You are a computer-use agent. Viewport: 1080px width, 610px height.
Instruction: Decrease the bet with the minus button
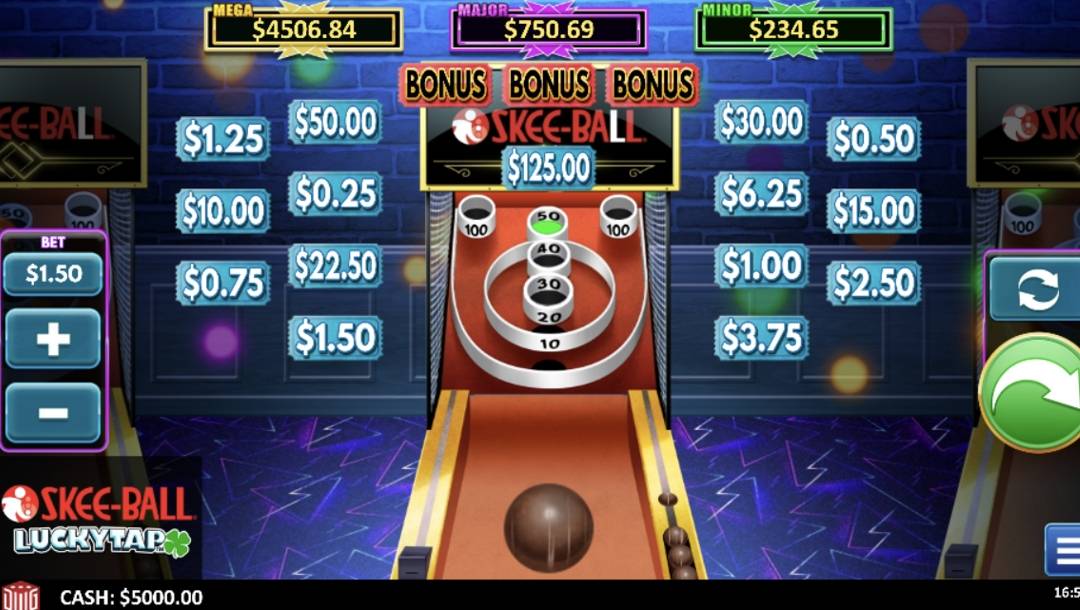(x=53, y=412)
